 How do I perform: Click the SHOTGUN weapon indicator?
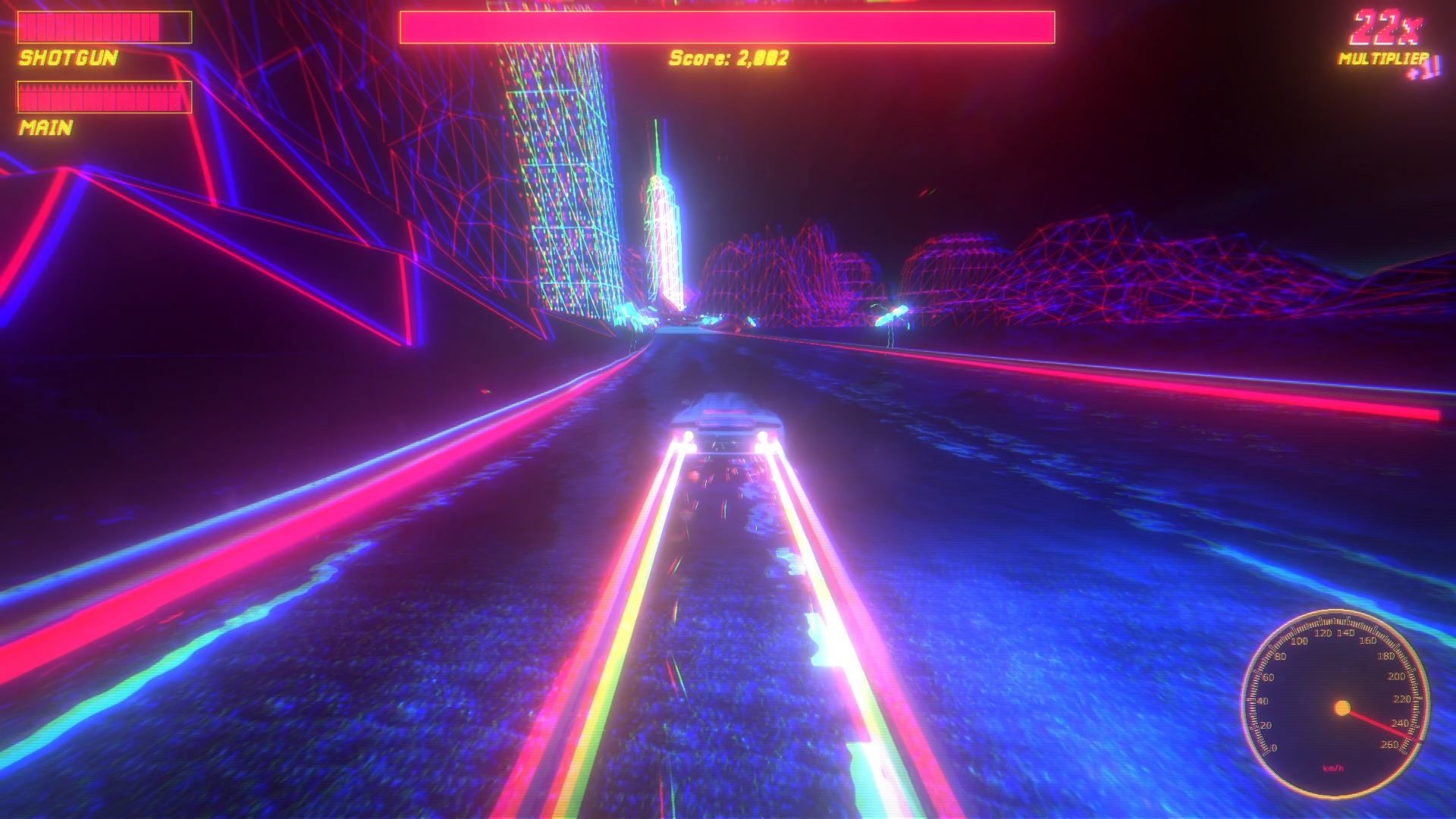coord(67,58)
